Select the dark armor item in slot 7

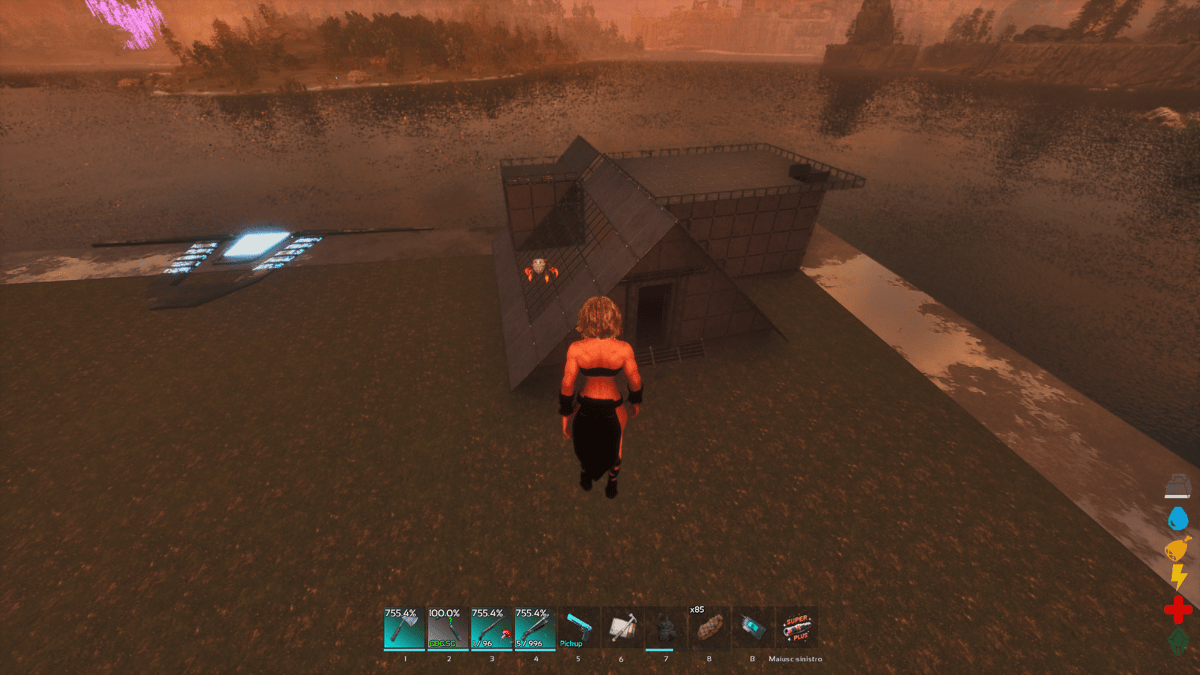click(666, 627)
